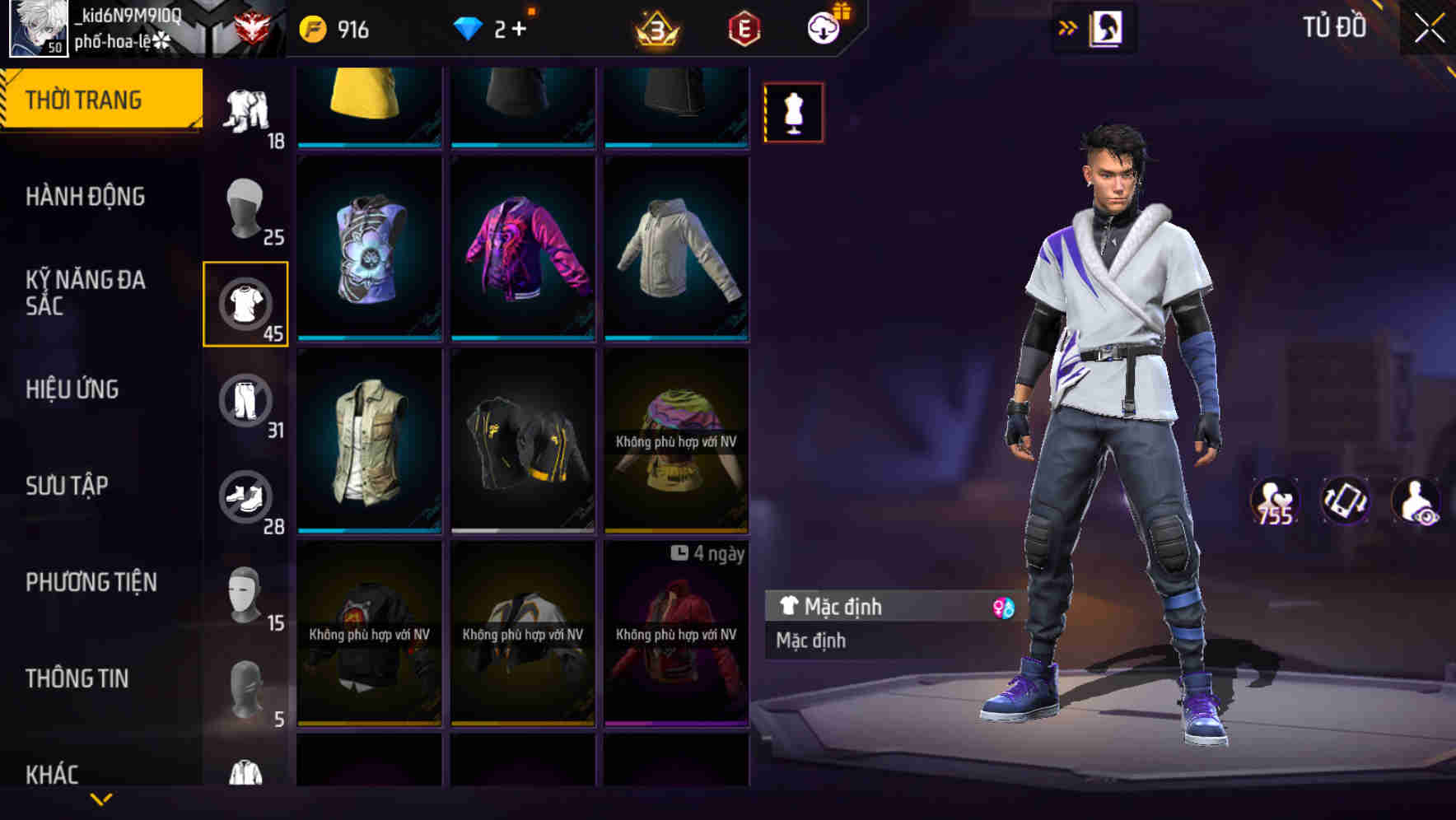Select the white hoodie thumbnail in the grid

point(675,247)
